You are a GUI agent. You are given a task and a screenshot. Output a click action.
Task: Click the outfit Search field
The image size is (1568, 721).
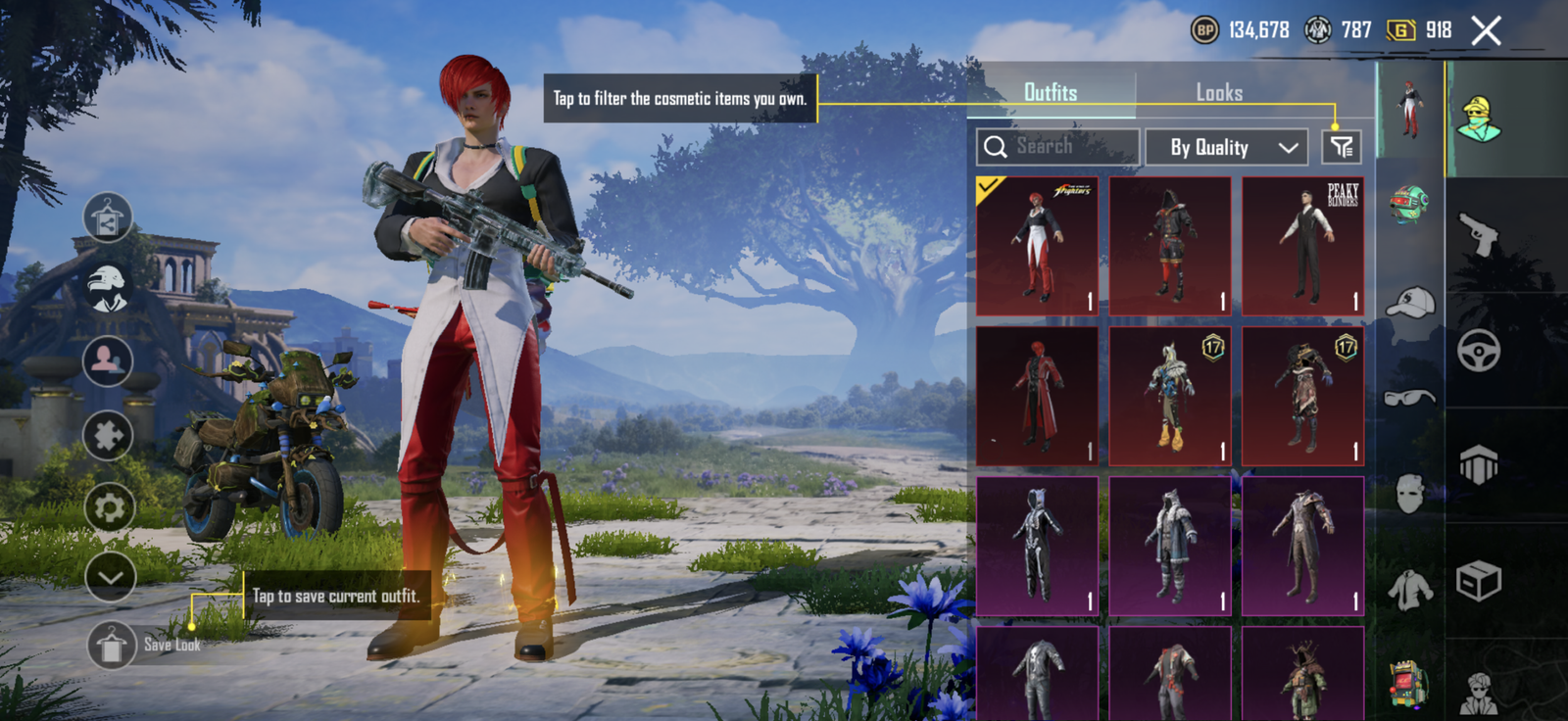pyautogui.click(x=1058, y=147)
